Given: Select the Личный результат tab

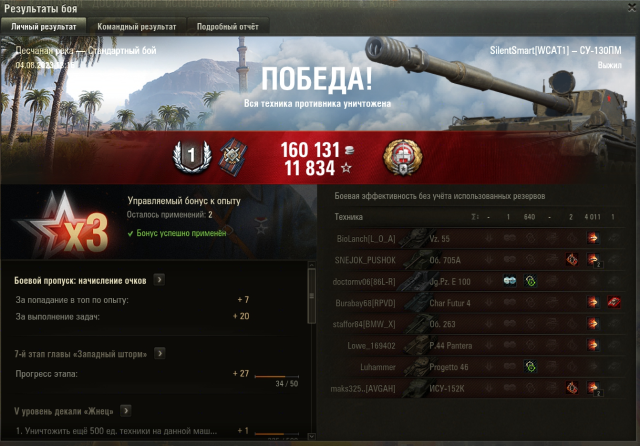Looking at the screenshot, I should click(x=42, y=26).
